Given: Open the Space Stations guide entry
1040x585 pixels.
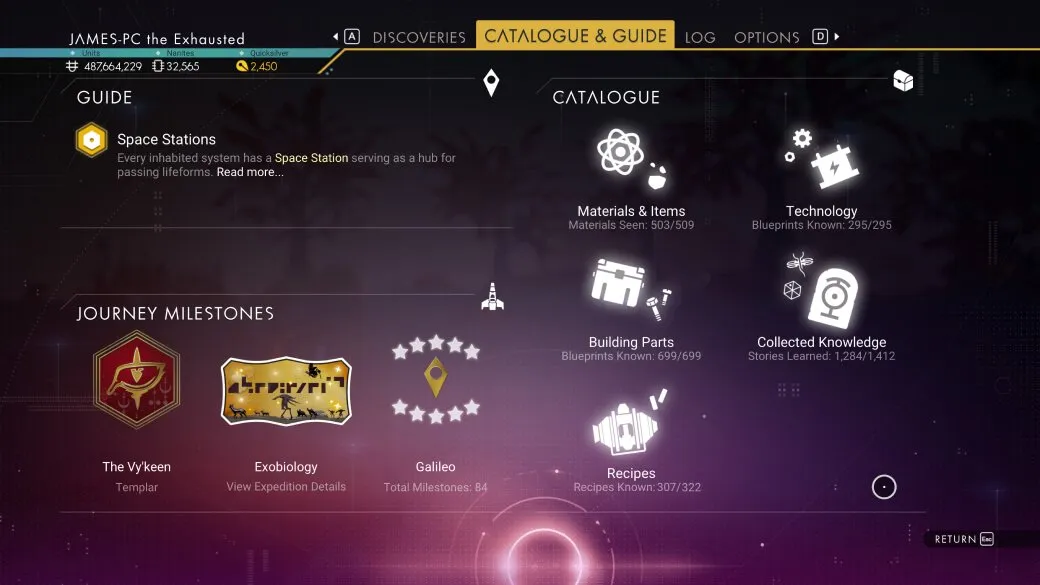Looking at the screenshot, I should (166, 140).
